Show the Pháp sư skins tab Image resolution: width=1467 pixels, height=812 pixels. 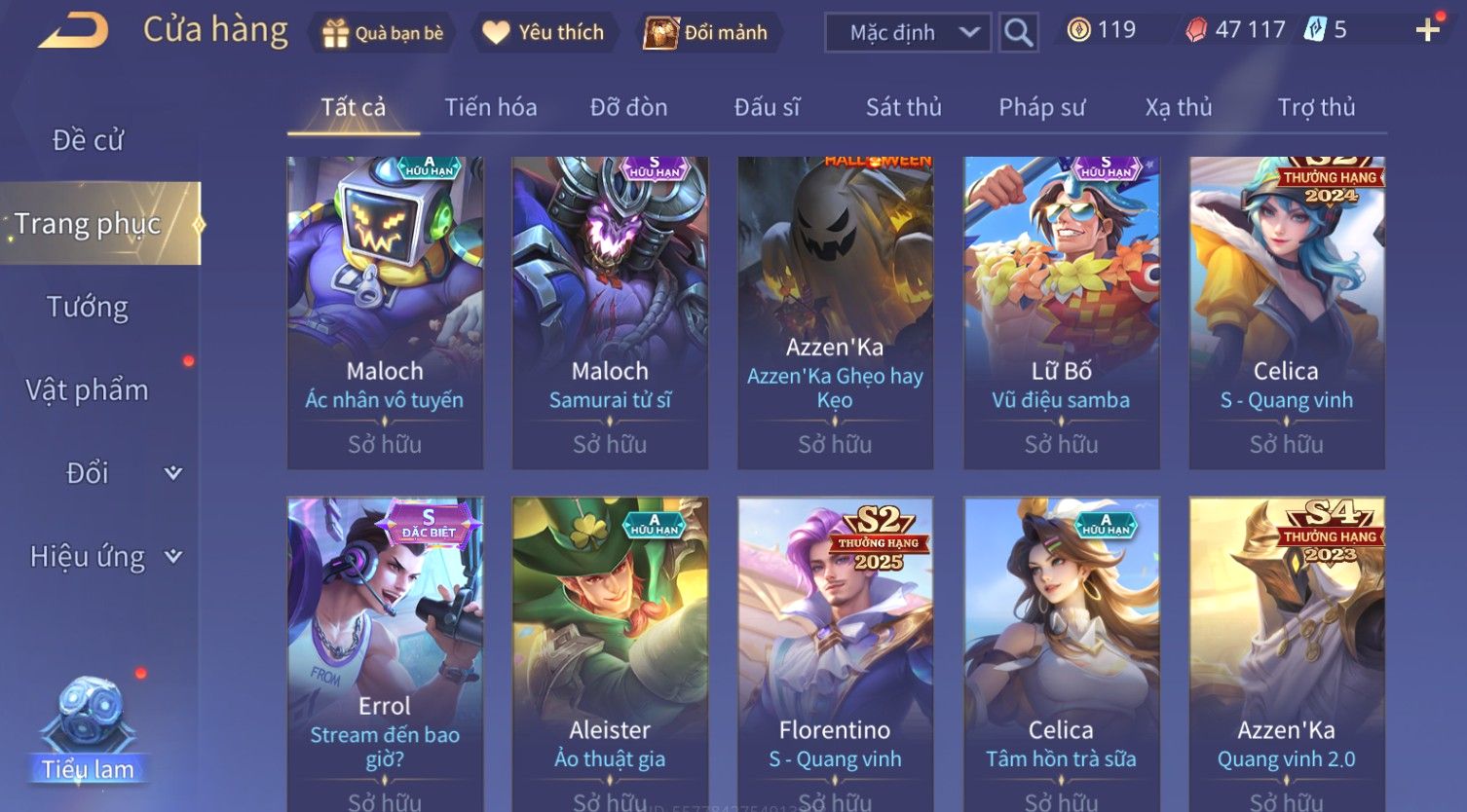1041,107
